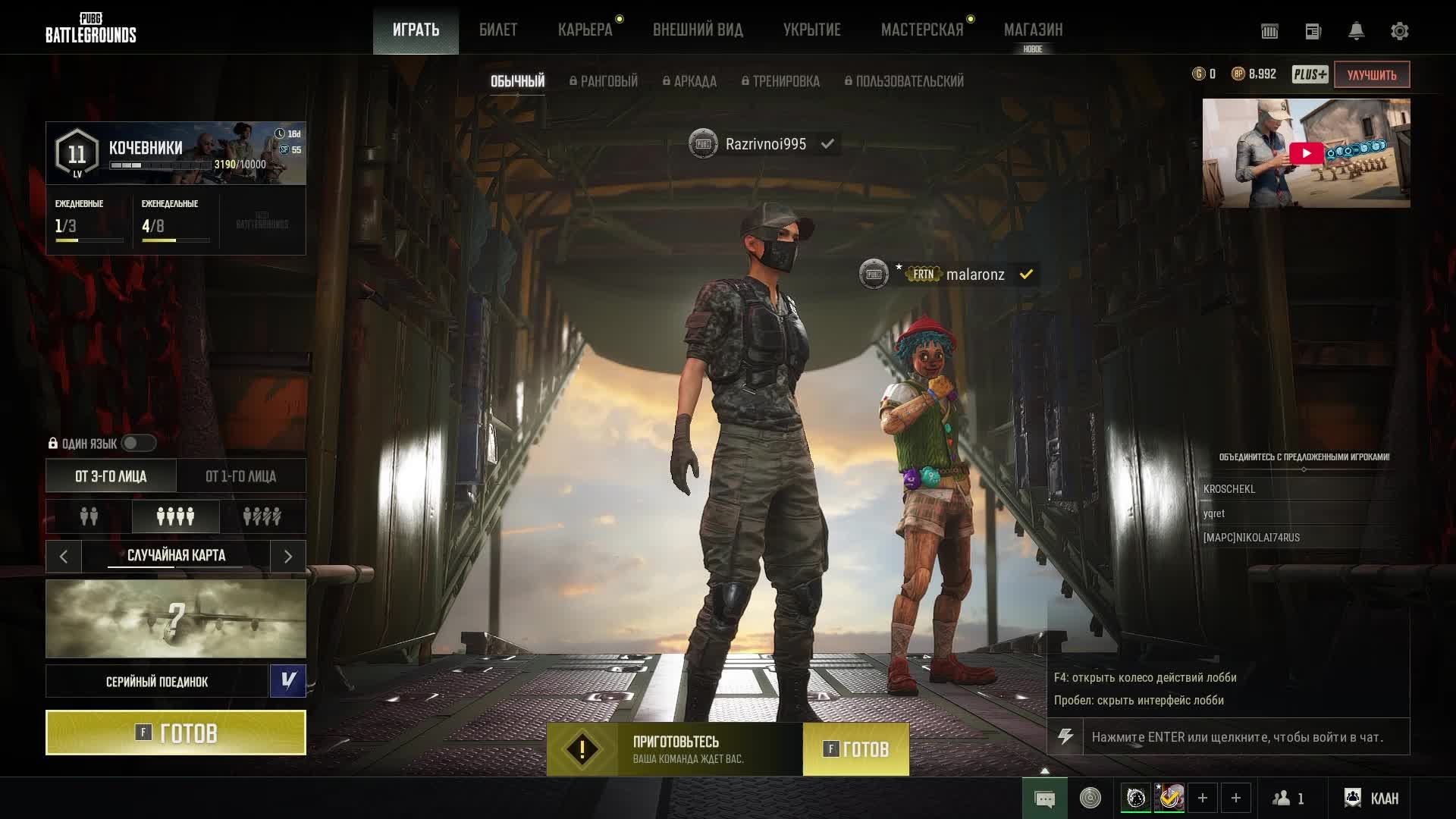Toggle the ОДИН ЯЗЫК language switch

click(x=138, y=443)
